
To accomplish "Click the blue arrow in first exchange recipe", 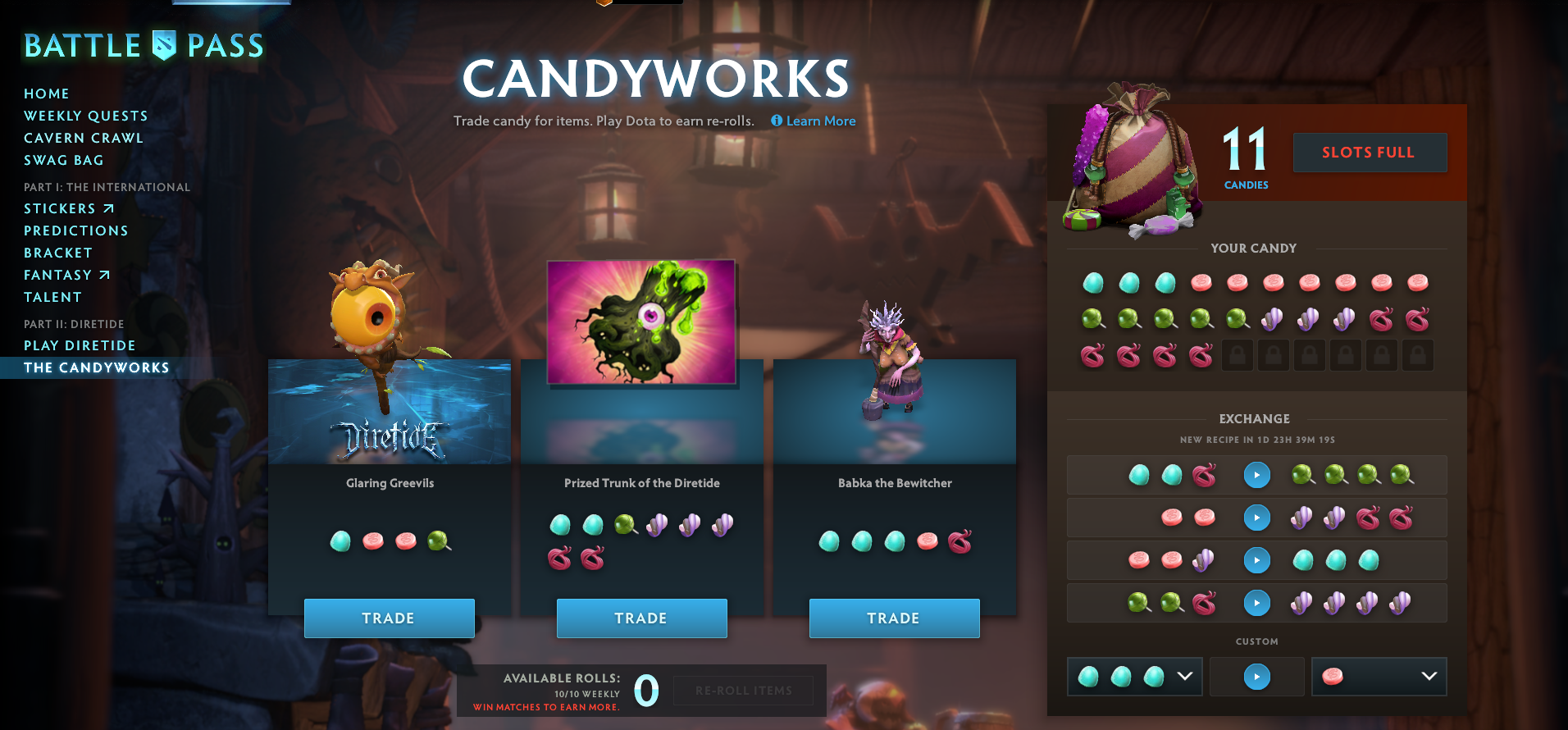I will click(x=1256, y=475).
